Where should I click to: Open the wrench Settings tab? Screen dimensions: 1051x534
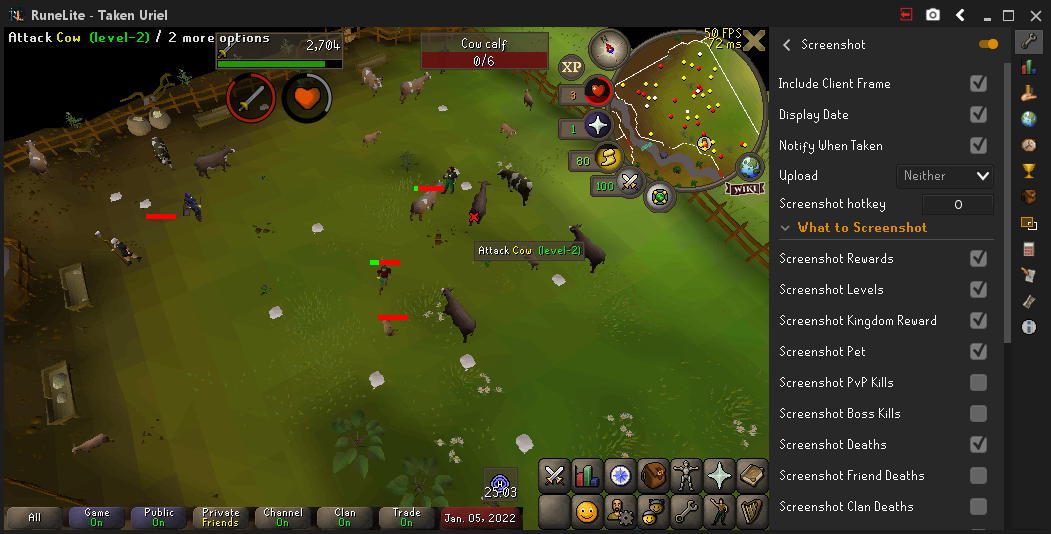click(686, 511)
